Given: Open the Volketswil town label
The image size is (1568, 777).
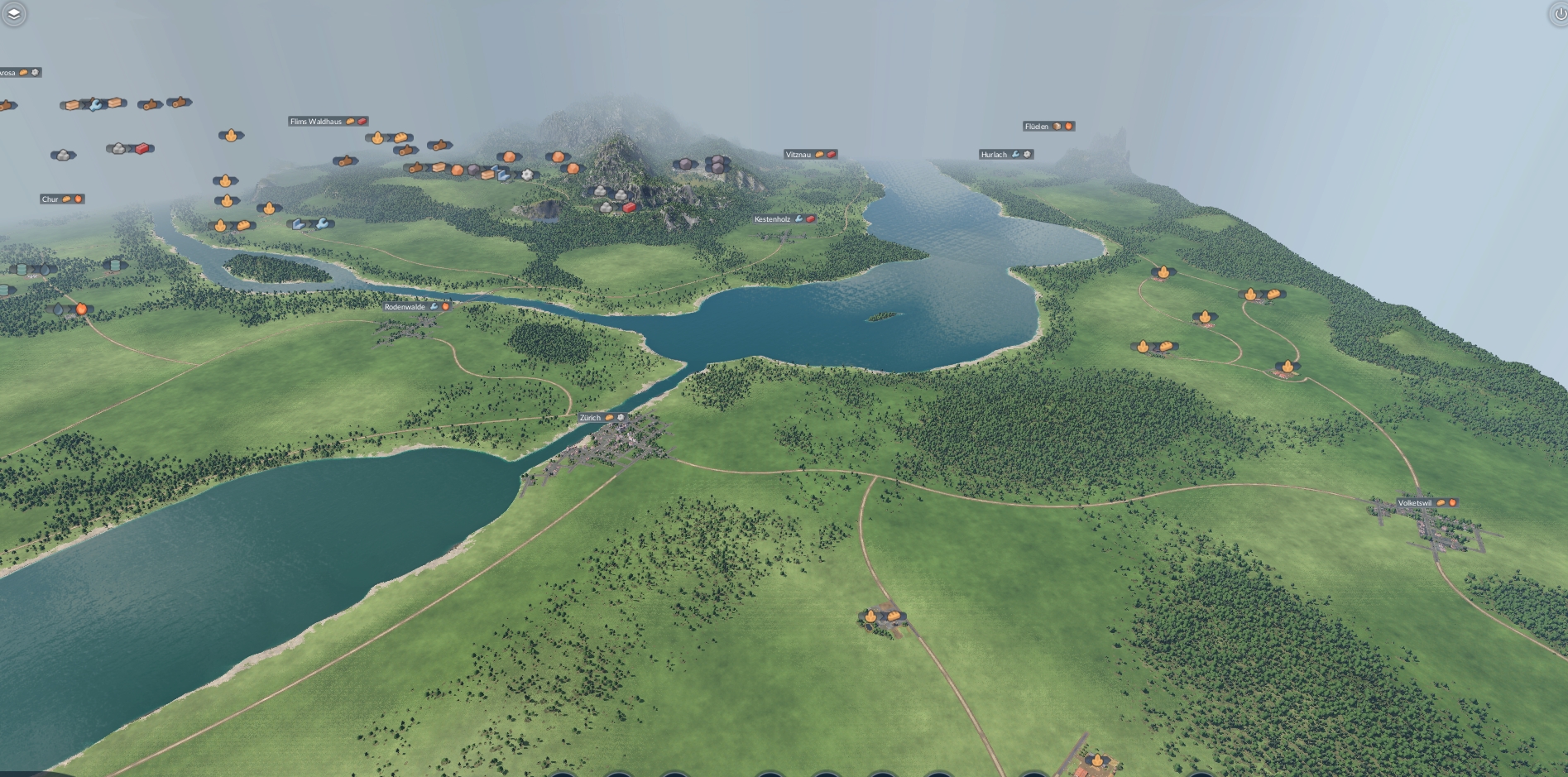Looking at the screenshot, I should (x=1415, y=503).
